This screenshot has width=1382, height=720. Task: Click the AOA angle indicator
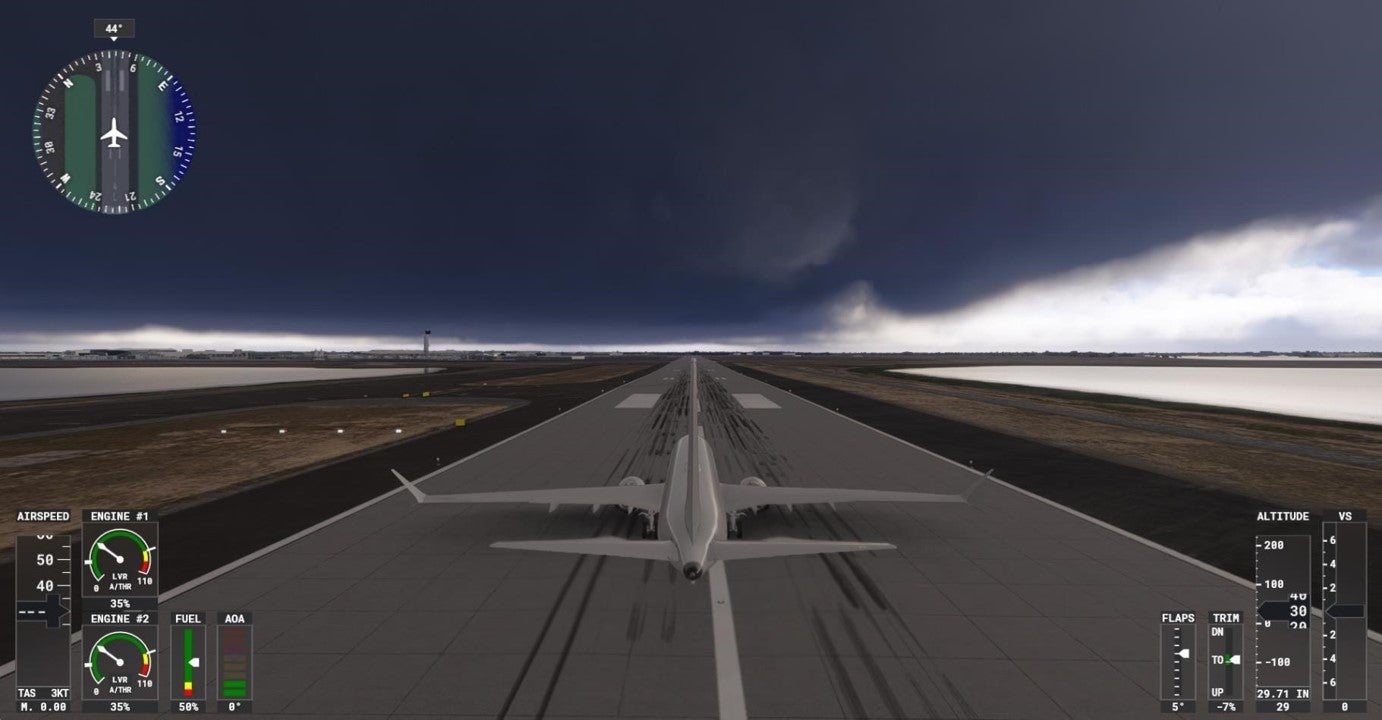point(234,660)
